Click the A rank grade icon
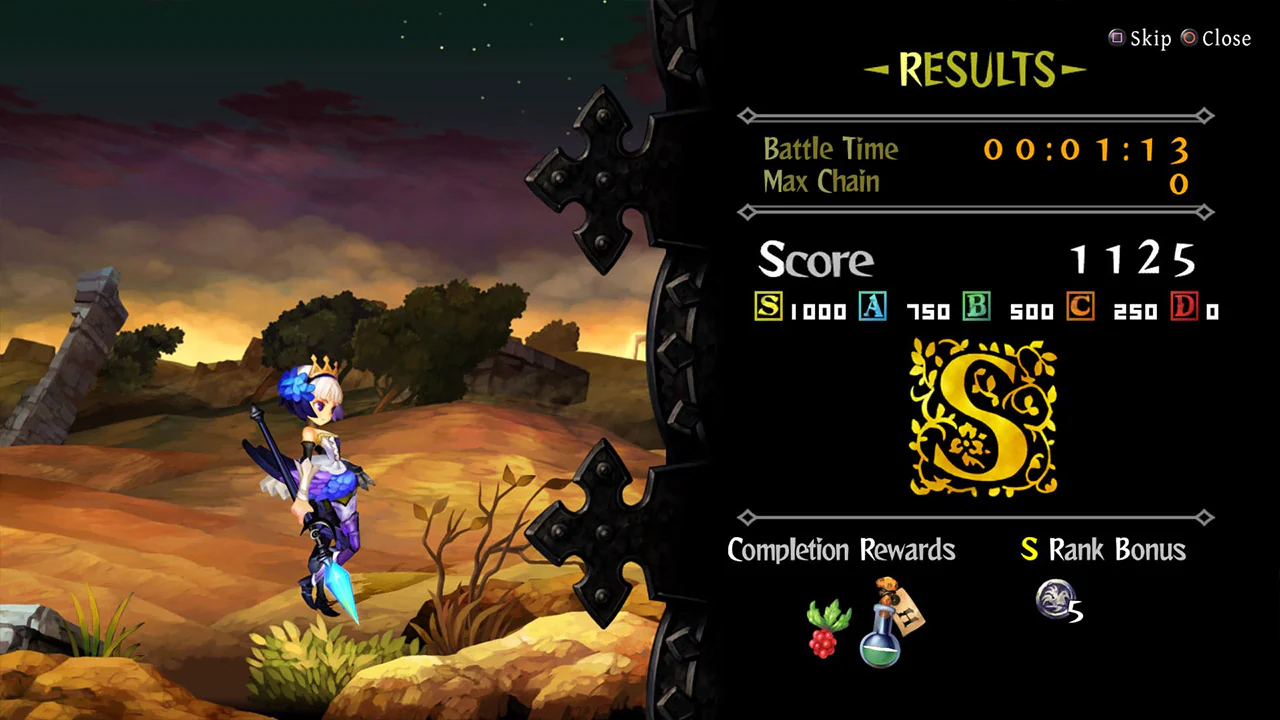The height and width of the screenshot is (720, 1280). (x=873, y=308)
